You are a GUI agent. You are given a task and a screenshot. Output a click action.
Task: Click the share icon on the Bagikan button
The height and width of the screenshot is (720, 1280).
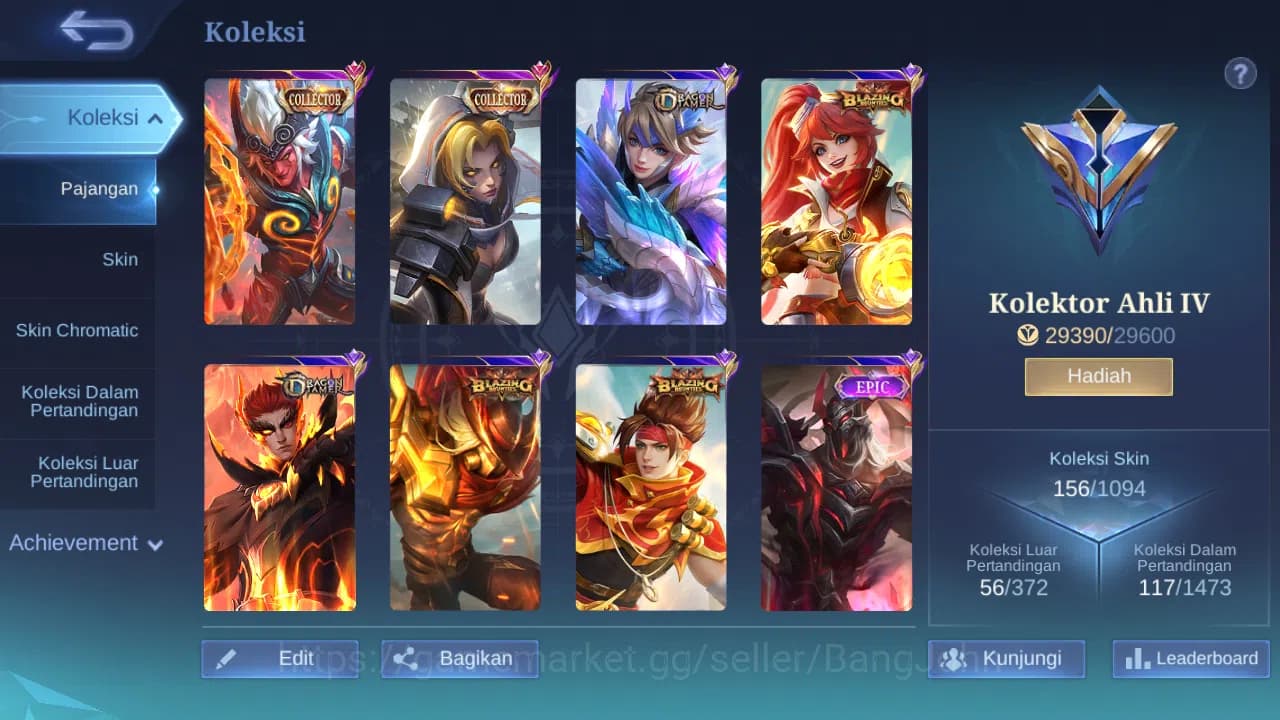pos(405,658)
